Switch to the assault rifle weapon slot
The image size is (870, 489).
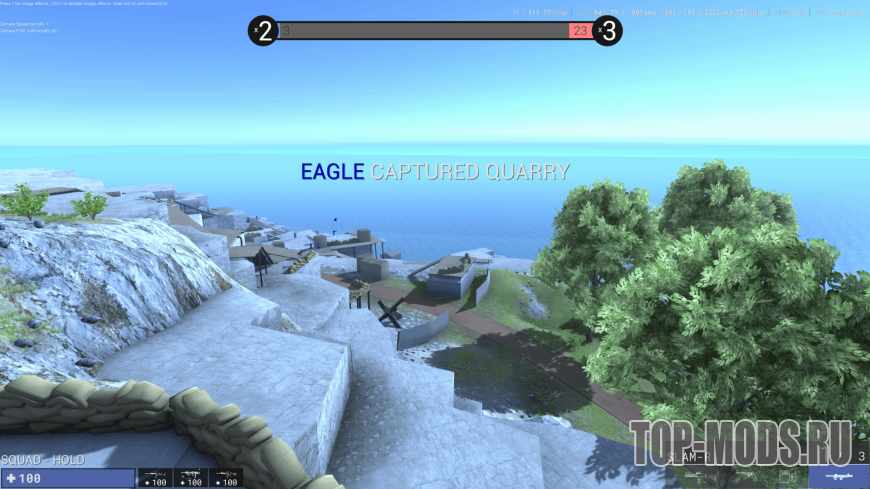point(154,478)
